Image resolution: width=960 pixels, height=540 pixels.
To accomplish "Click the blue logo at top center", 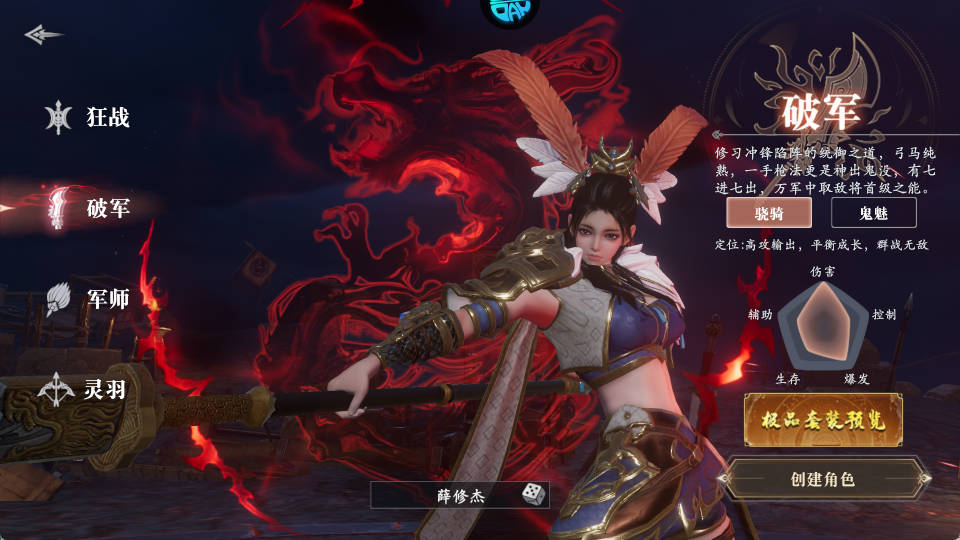I will click(x=510, y=10).
